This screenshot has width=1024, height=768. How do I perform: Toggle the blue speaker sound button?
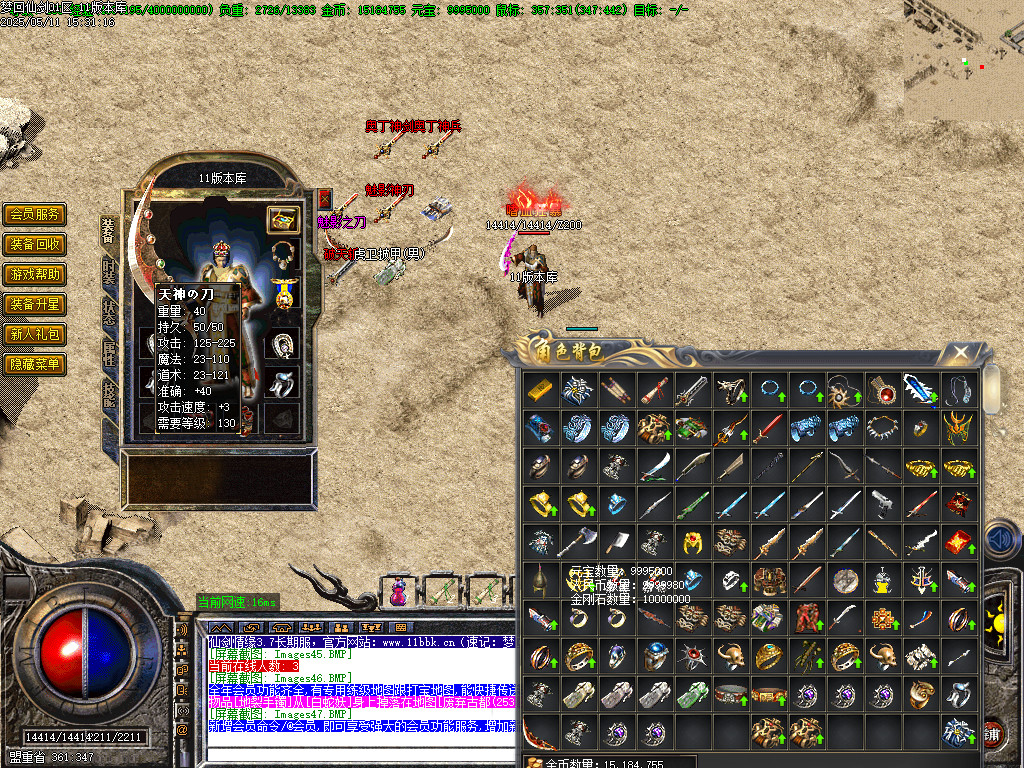(x=1001, y=540)
